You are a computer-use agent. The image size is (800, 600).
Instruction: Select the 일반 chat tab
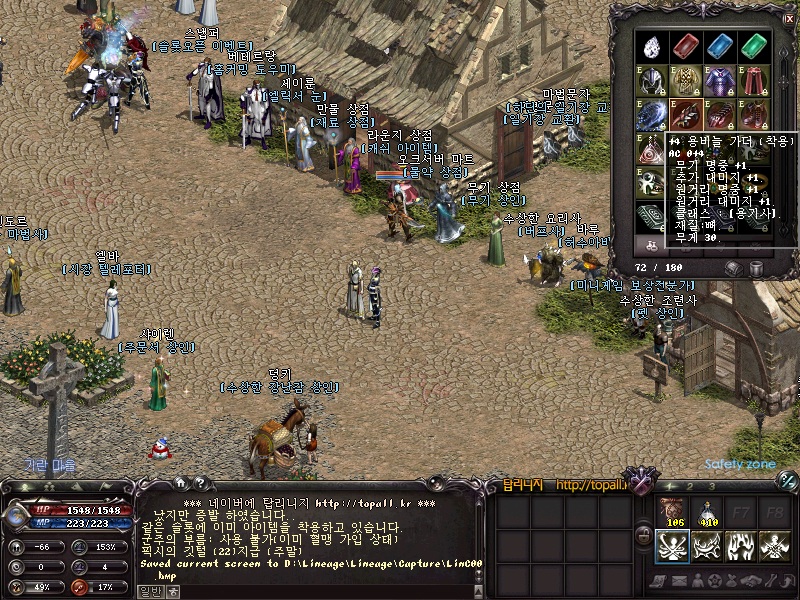[149, 591]
